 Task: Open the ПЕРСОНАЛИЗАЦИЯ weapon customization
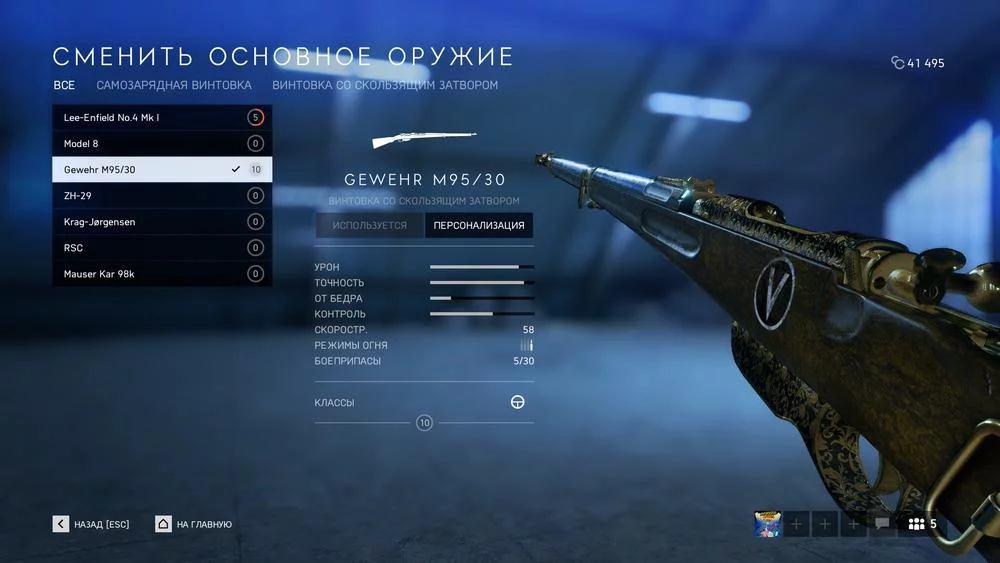coord(479,226)
